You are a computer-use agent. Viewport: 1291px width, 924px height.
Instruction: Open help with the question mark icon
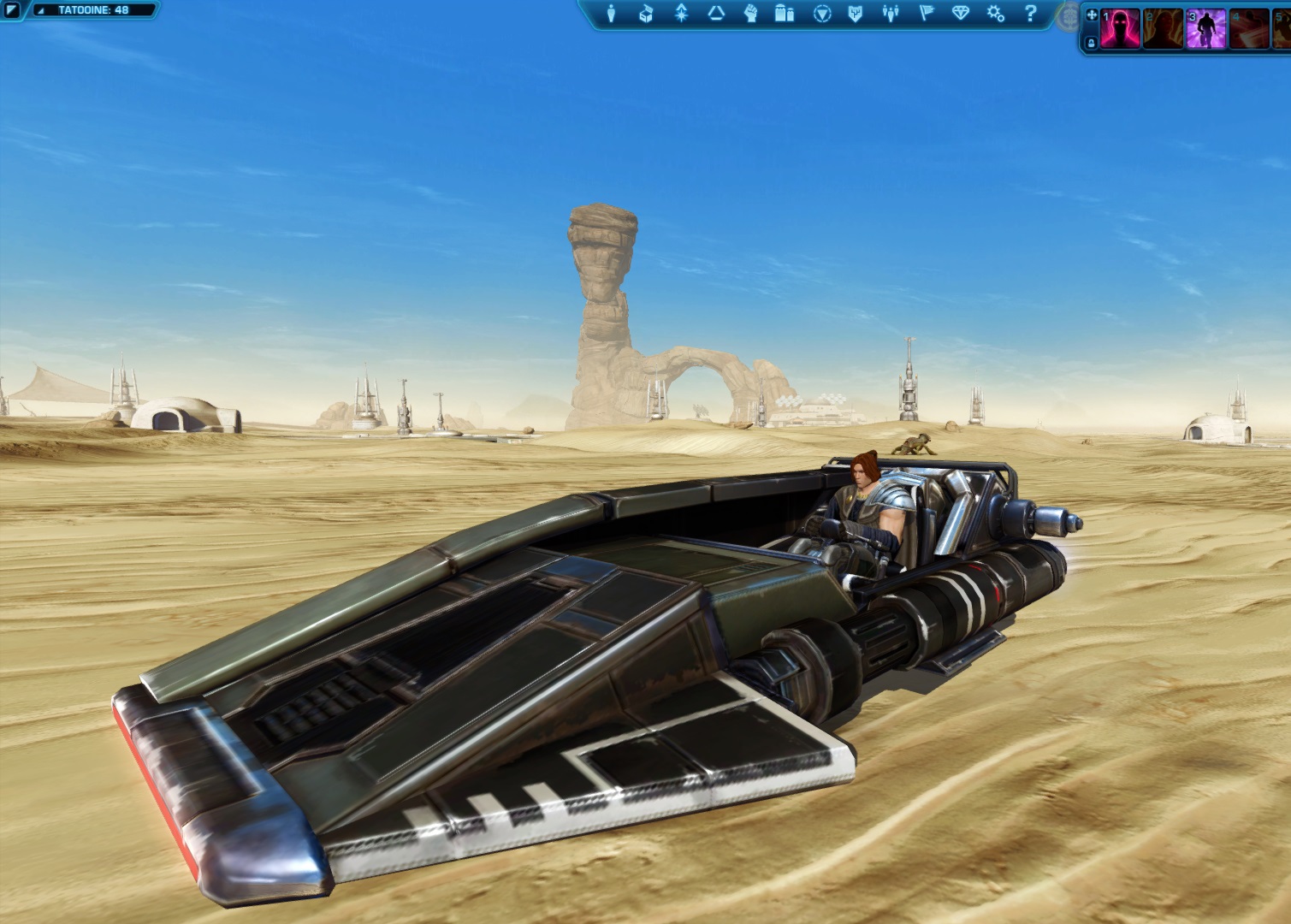1030,14
